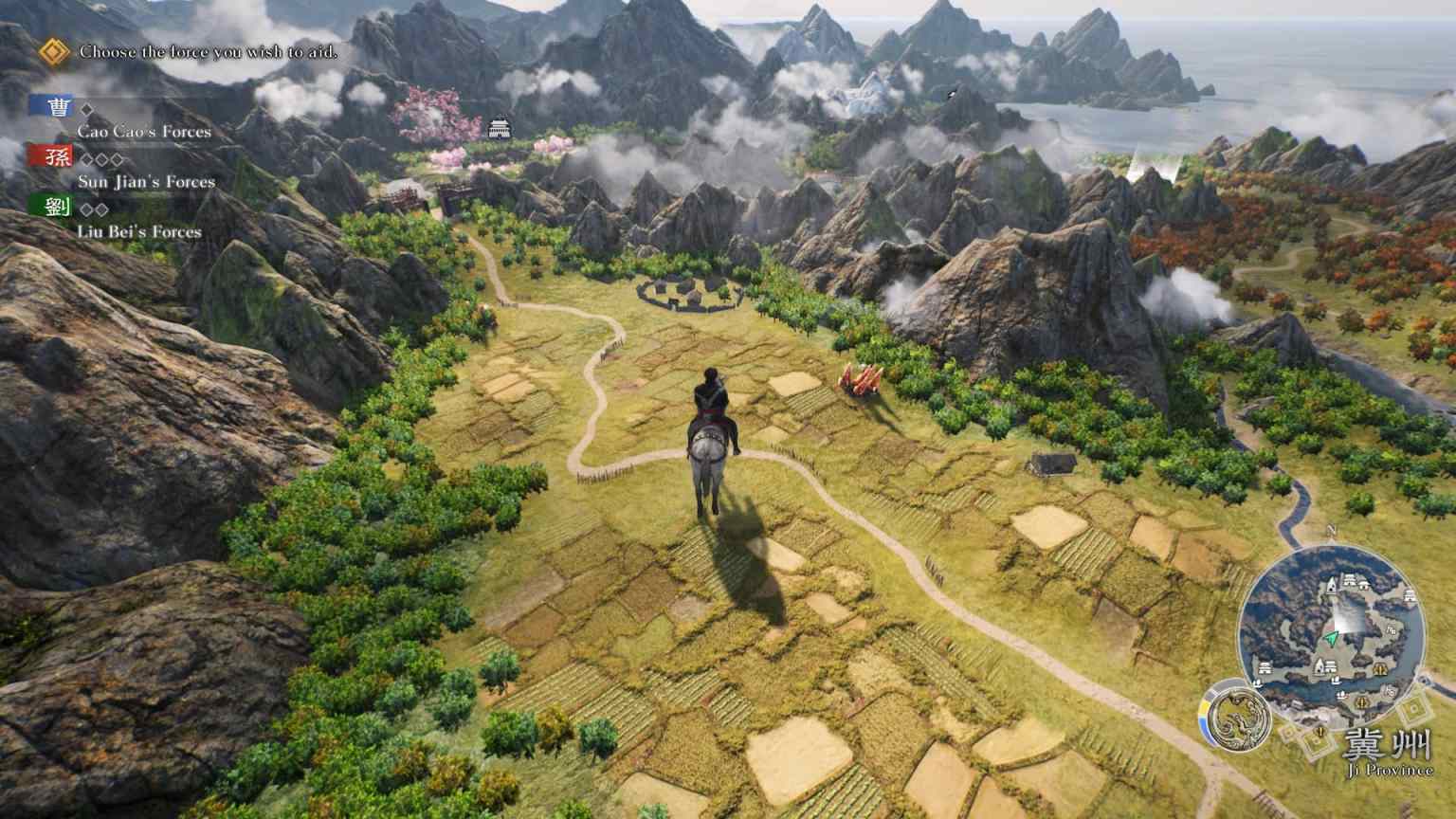Click the Choose the force prompt text
The width and height of the screenshot is (1456, 819).
click(209, 53)
